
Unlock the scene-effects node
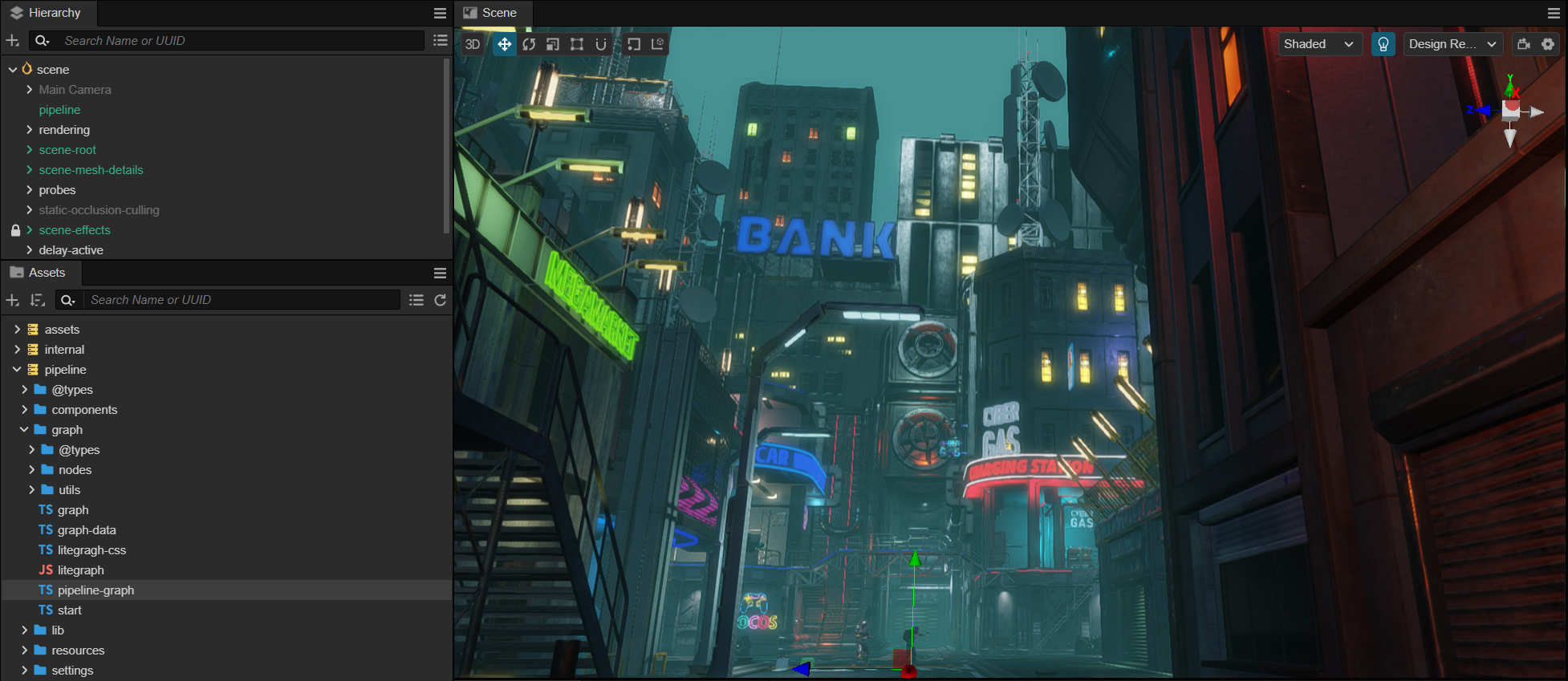pos(14,230)
